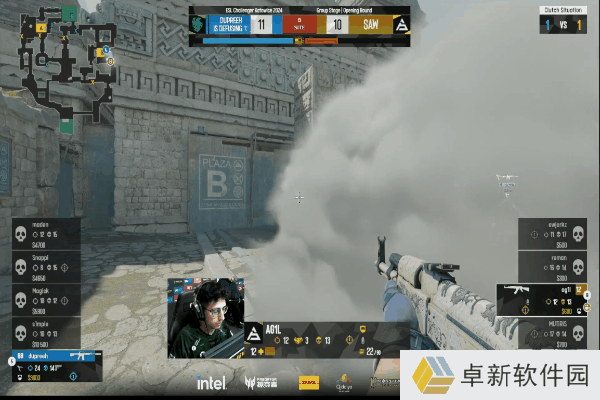Open the Clutch Situation 1 vs 1 panel
600x400 pixels.
tap(565, 20)
